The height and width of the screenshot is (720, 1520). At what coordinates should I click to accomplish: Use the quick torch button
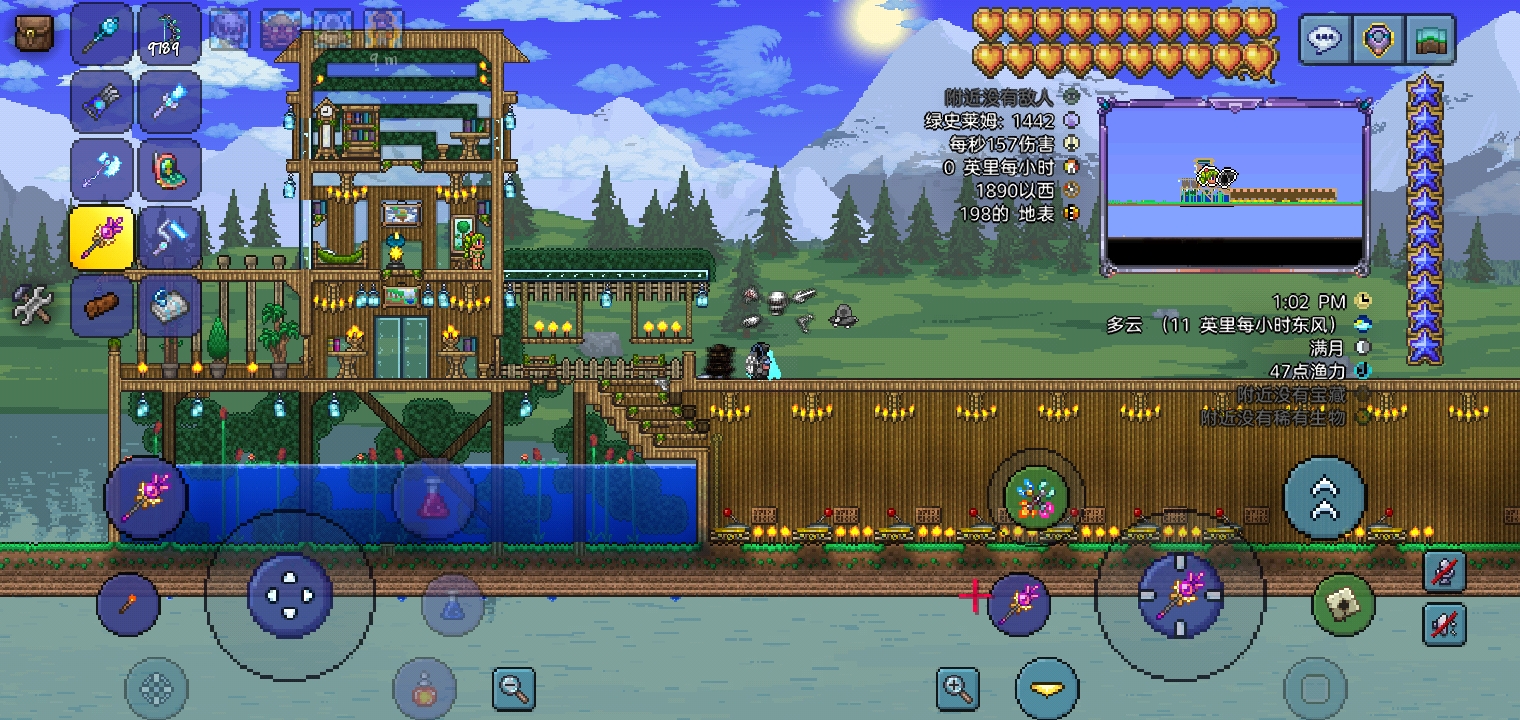point(128,604)
